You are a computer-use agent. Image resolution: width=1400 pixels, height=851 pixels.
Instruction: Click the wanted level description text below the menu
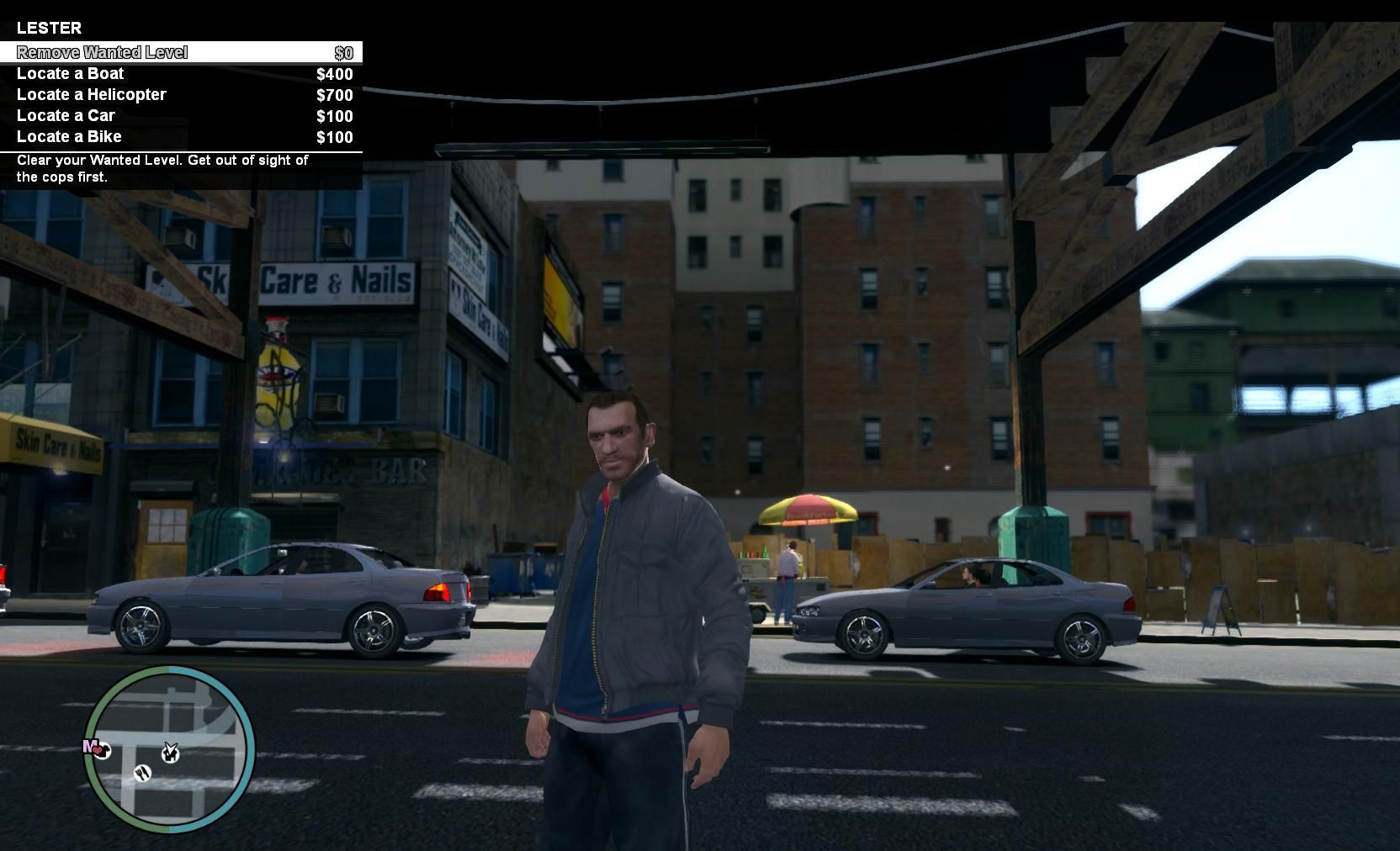[x=162, y=168]
